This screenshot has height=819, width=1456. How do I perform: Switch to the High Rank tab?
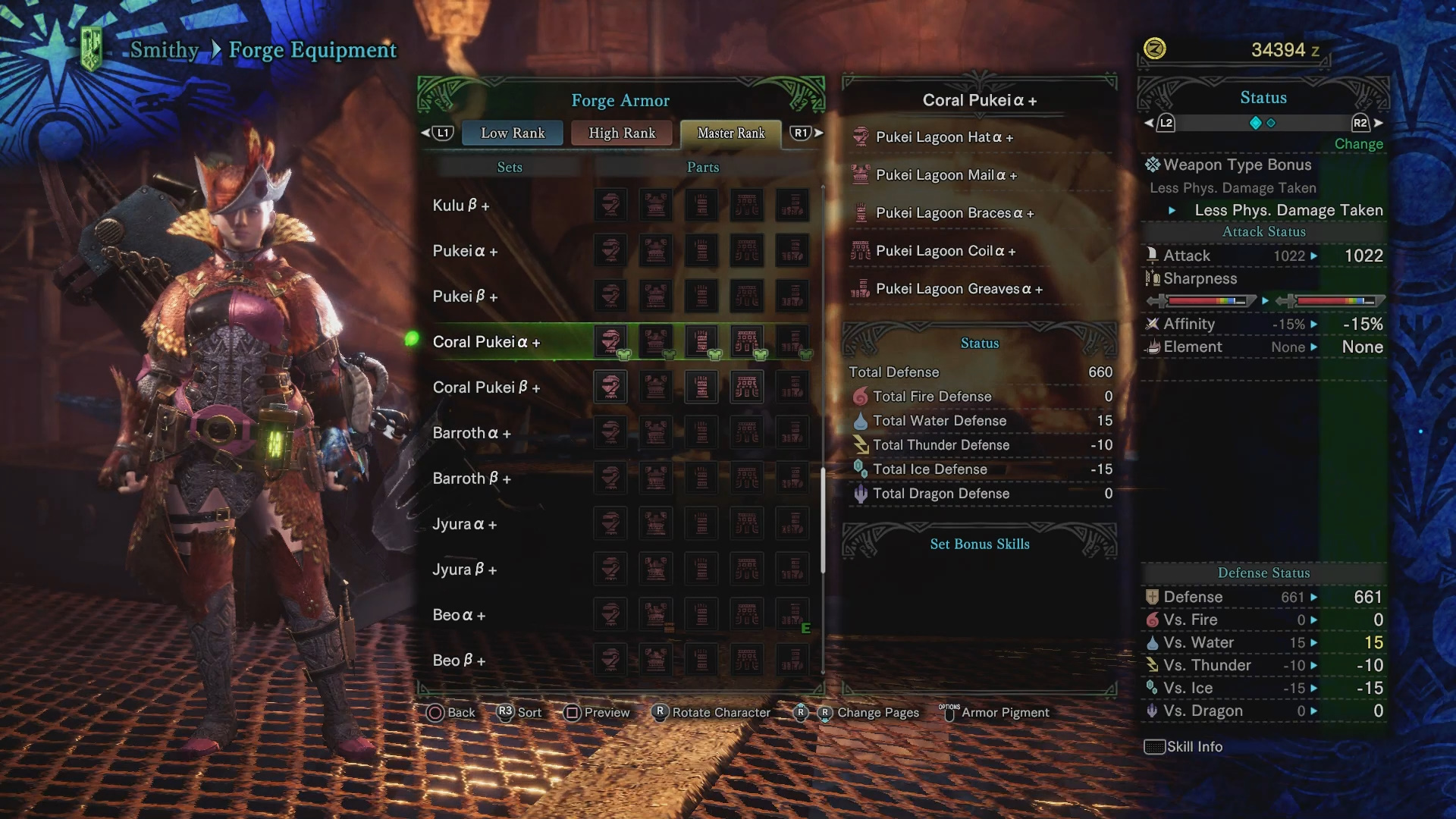pyautogui.click(x=622, y=133)
